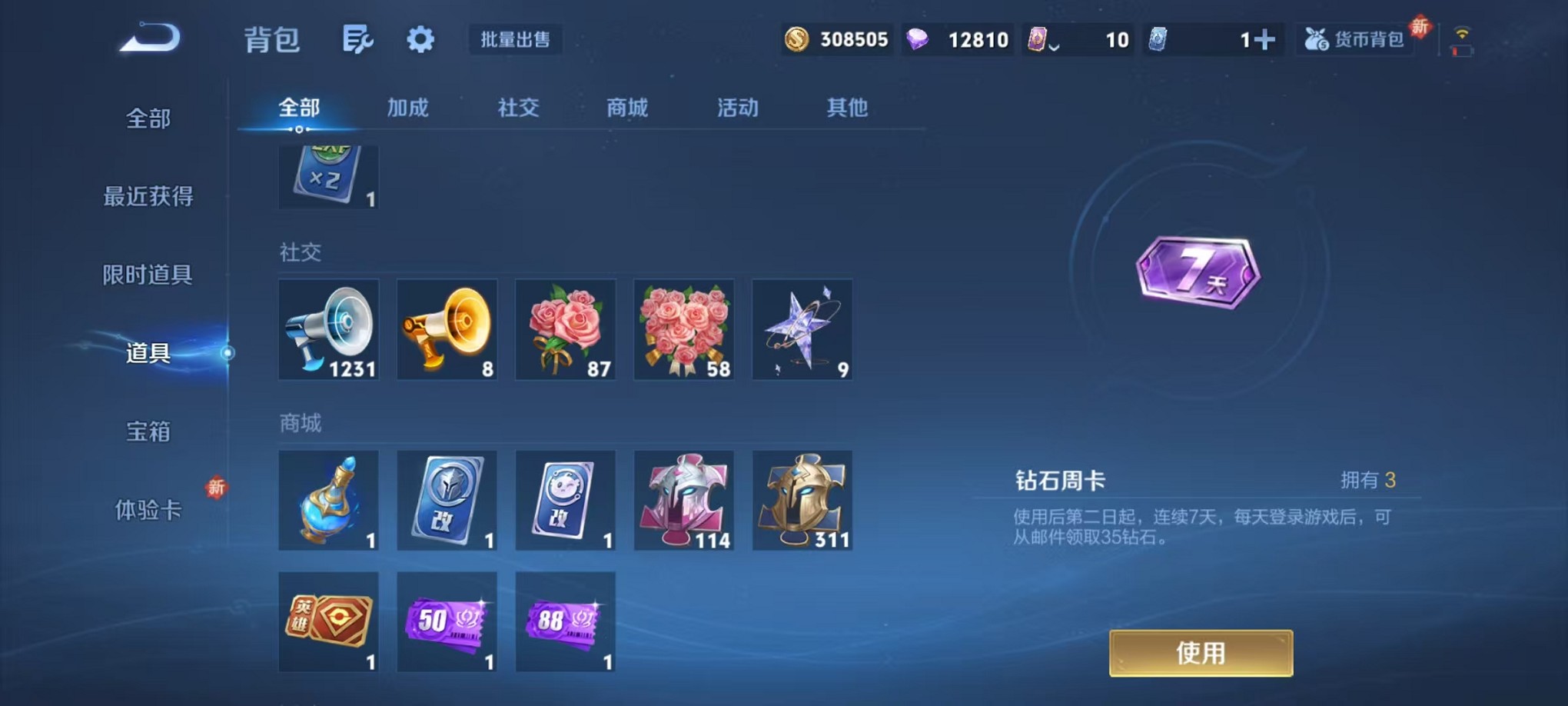Image resolution: width=1568 pixels, height=706 pixels.
Task: Select the blue magic potion item
Action: 328,500
